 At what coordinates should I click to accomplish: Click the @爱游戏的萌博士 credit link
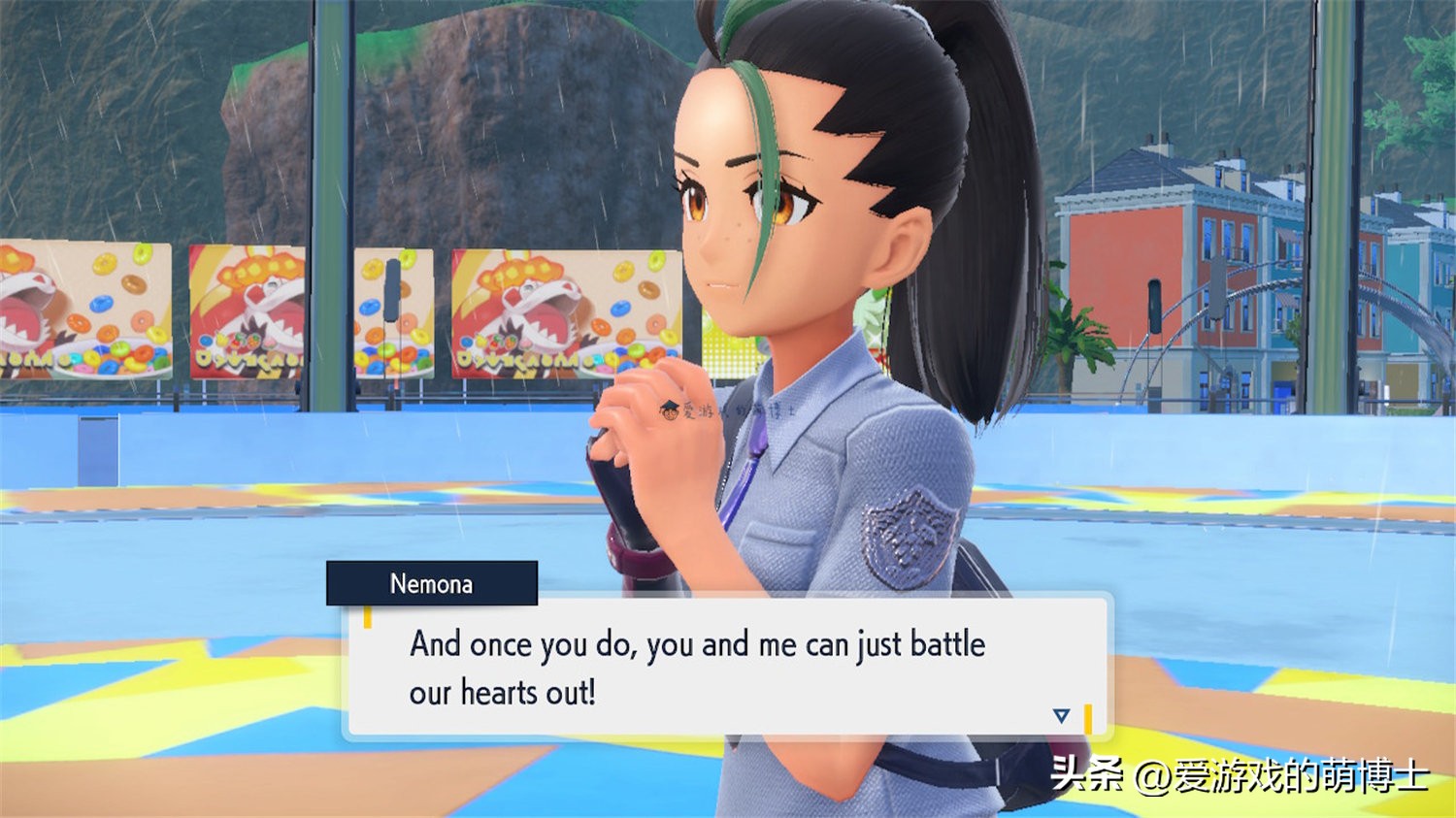pyautogui.click(x=1281, y=776)
